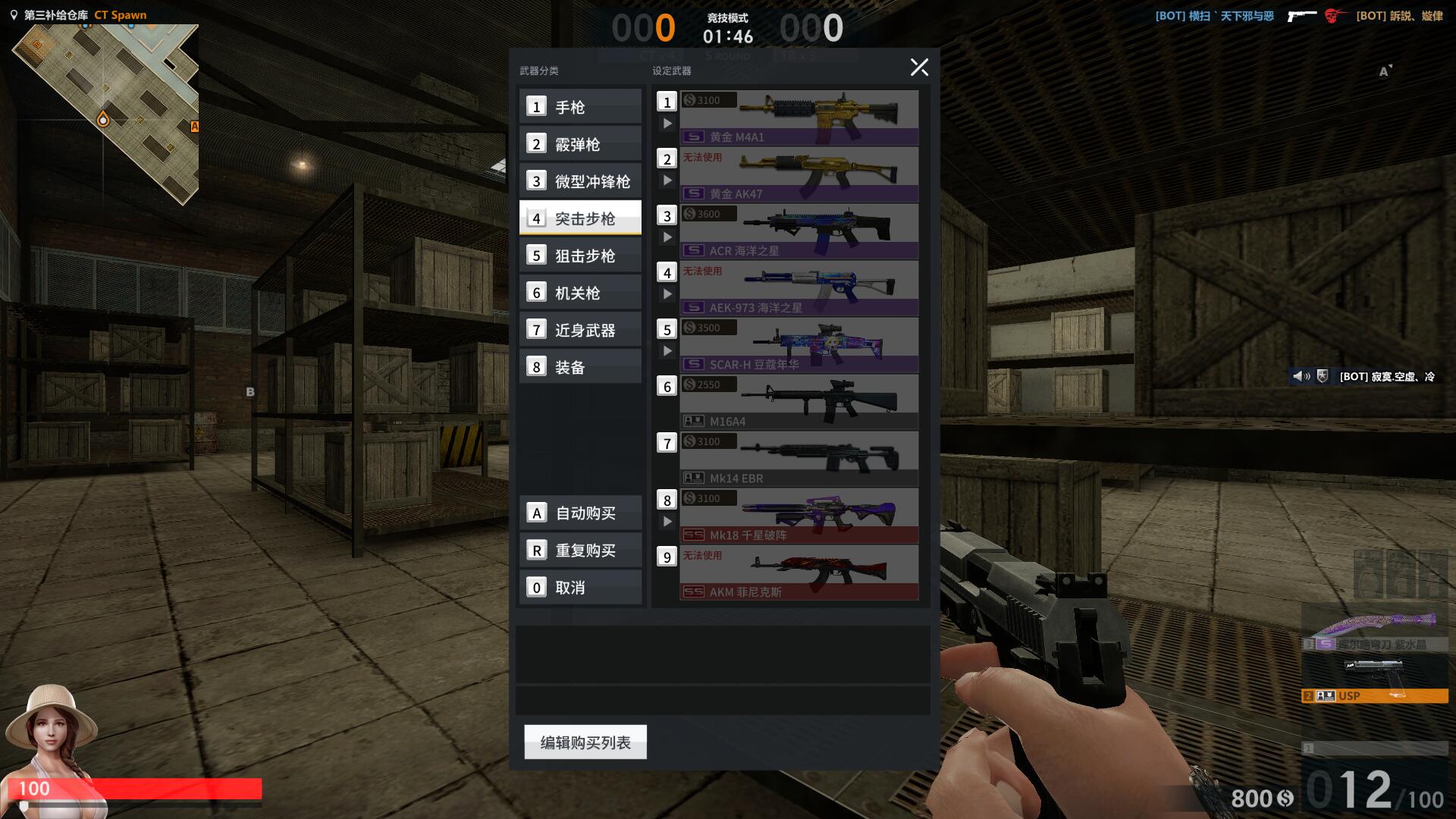Screen dimensions: 1456x819
Task: Choose the Mk14 EBR rifle
Action: point(799,459)
